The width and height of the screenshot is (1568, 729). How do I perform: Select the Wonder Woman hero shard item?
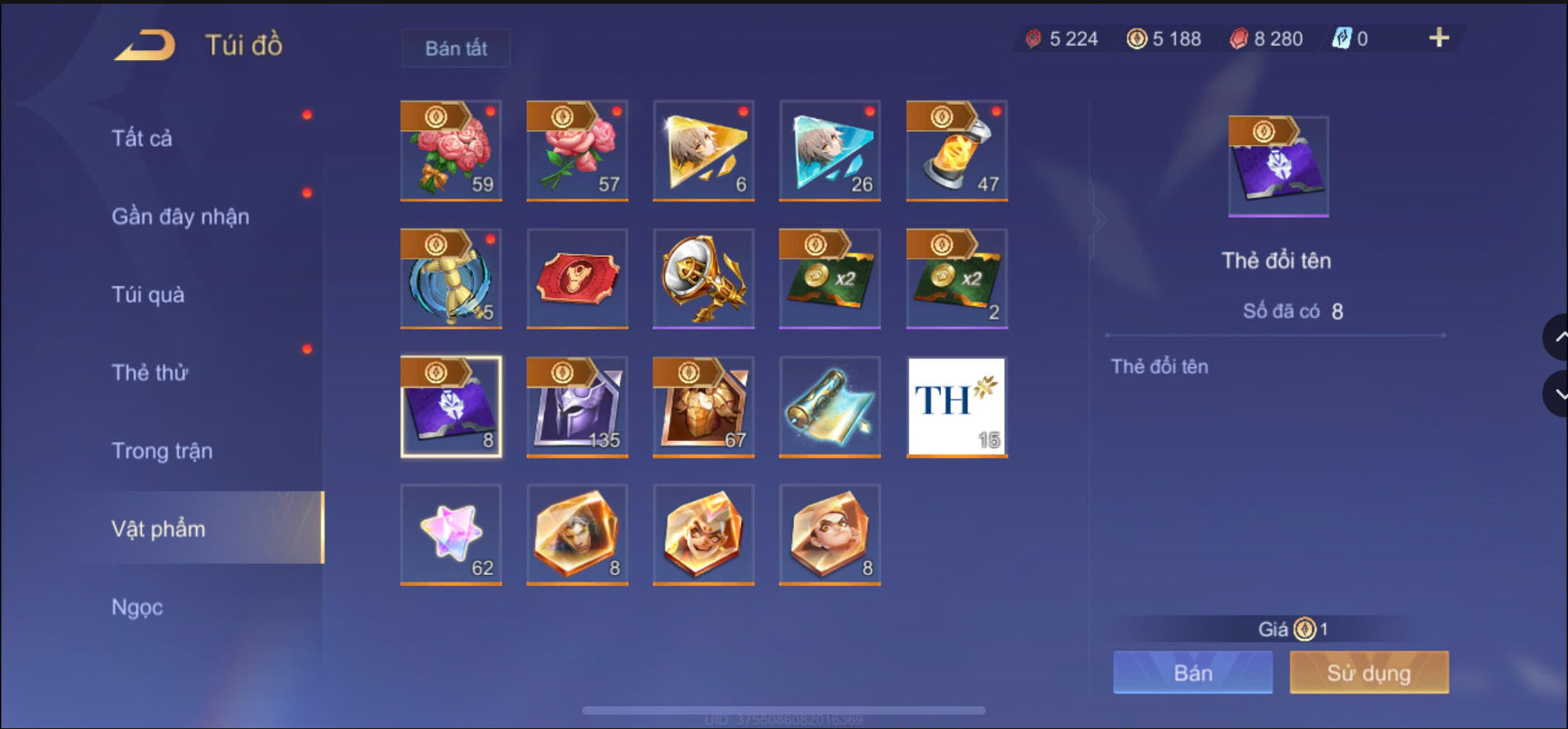pos(577,535)
